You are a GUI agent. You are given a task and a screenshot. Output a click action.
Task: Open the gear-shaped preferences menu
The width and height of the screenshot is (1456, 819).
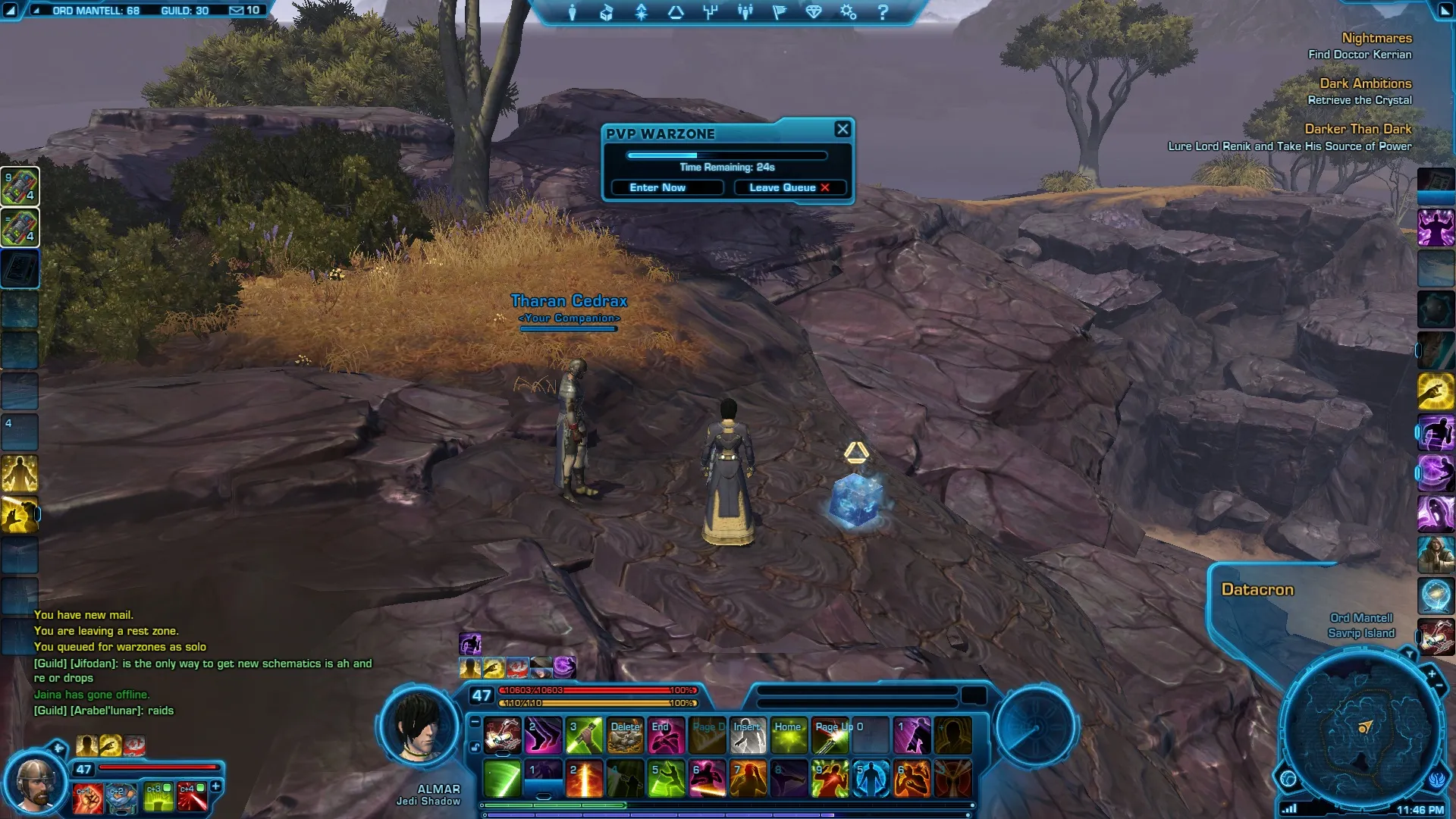(x=848, y=12)
